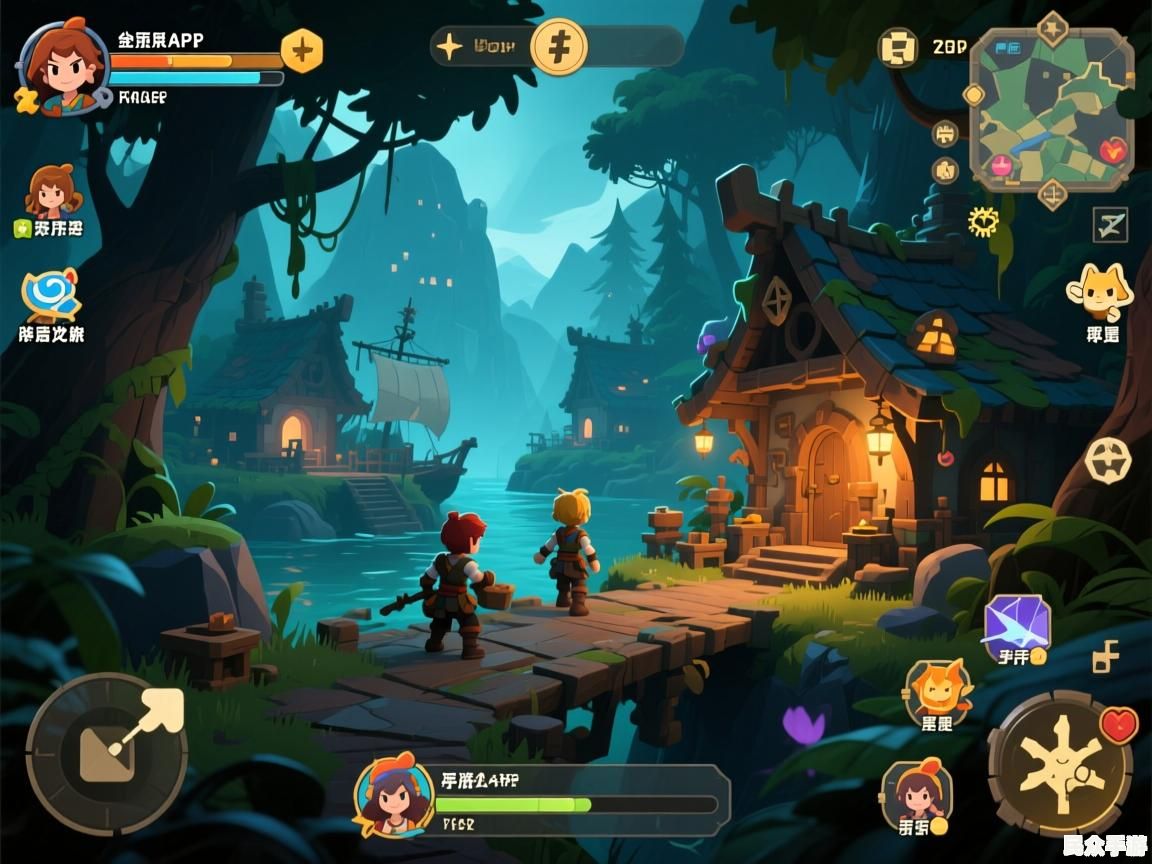Screen dimensions: 1152x864
Task: Click the four-point sparkle star icon
Action: 451,47
